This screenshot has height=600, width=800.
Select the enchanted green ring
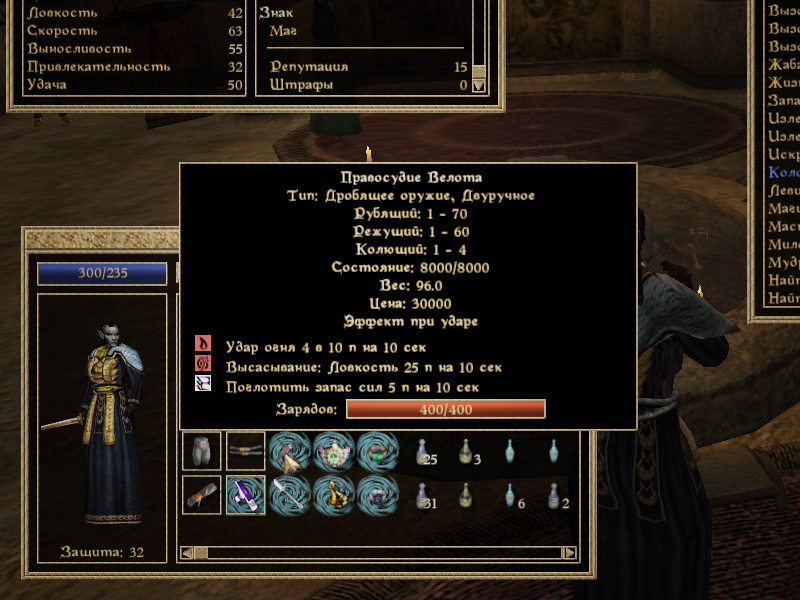click(378, 452)
